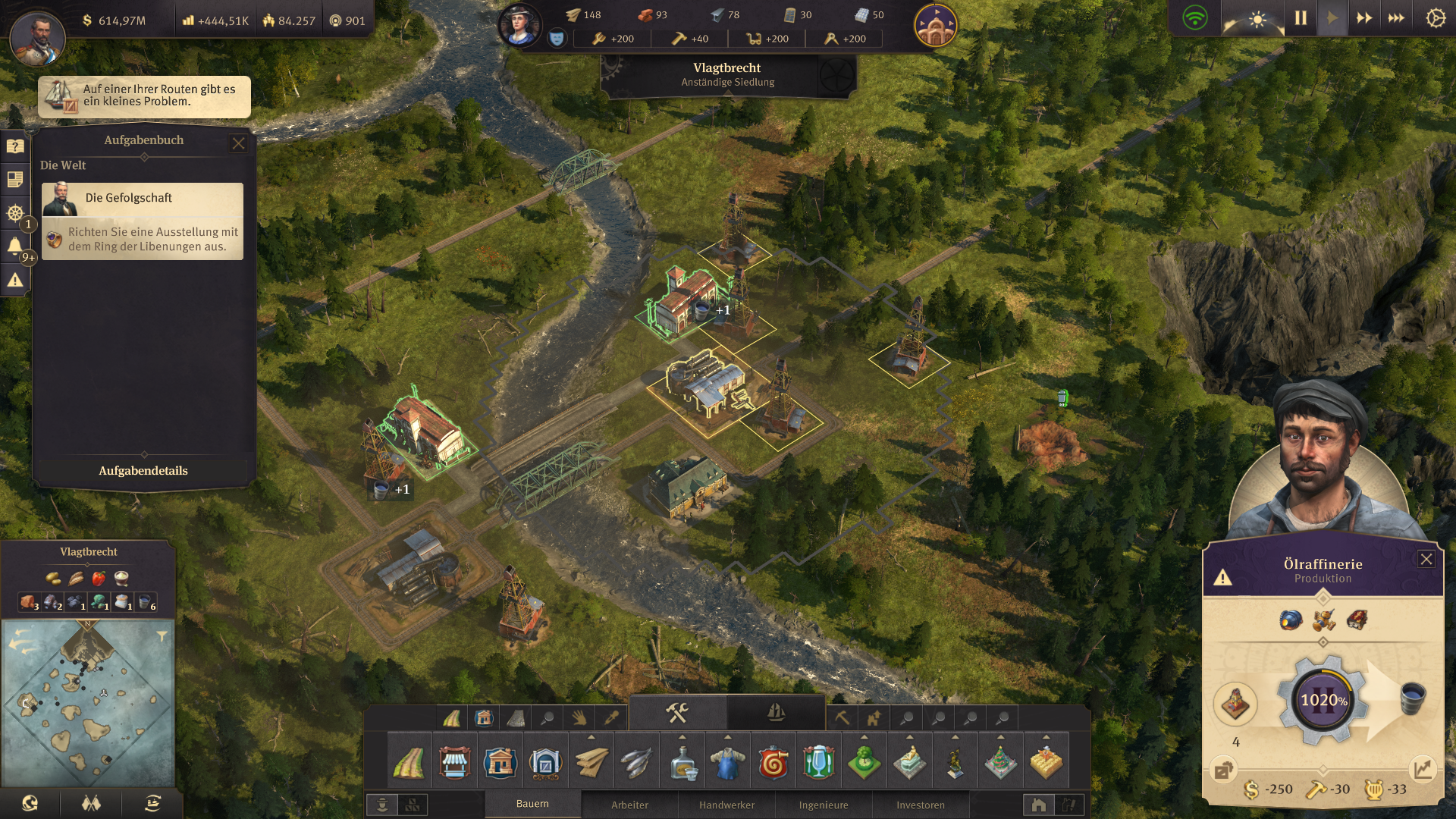
Task: Close the Aufgabenbuch quest panel
Action: (239, 143)
